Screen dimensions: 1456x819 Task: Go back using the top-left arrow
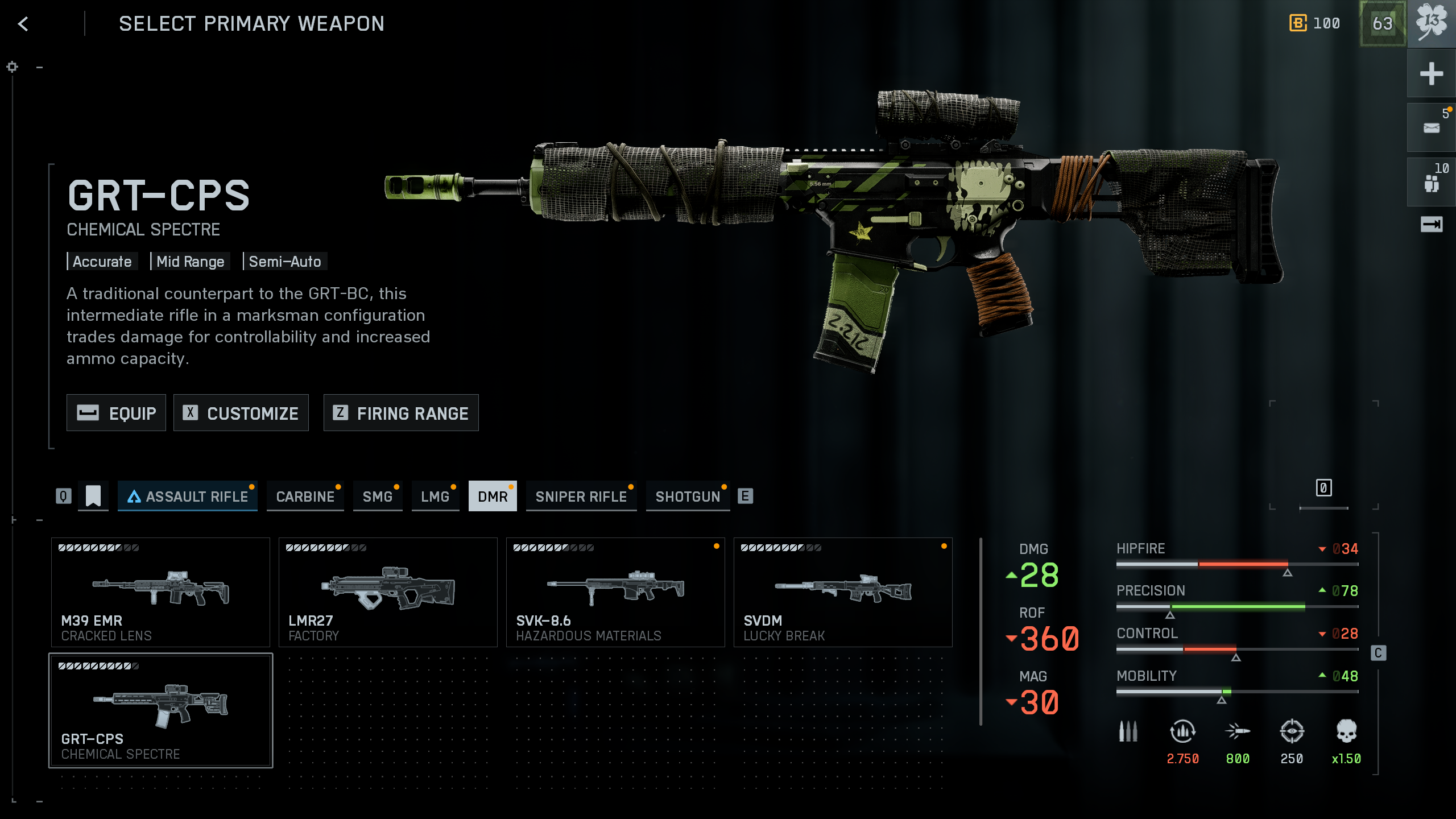pyautogui.click(x=23, y=24)
